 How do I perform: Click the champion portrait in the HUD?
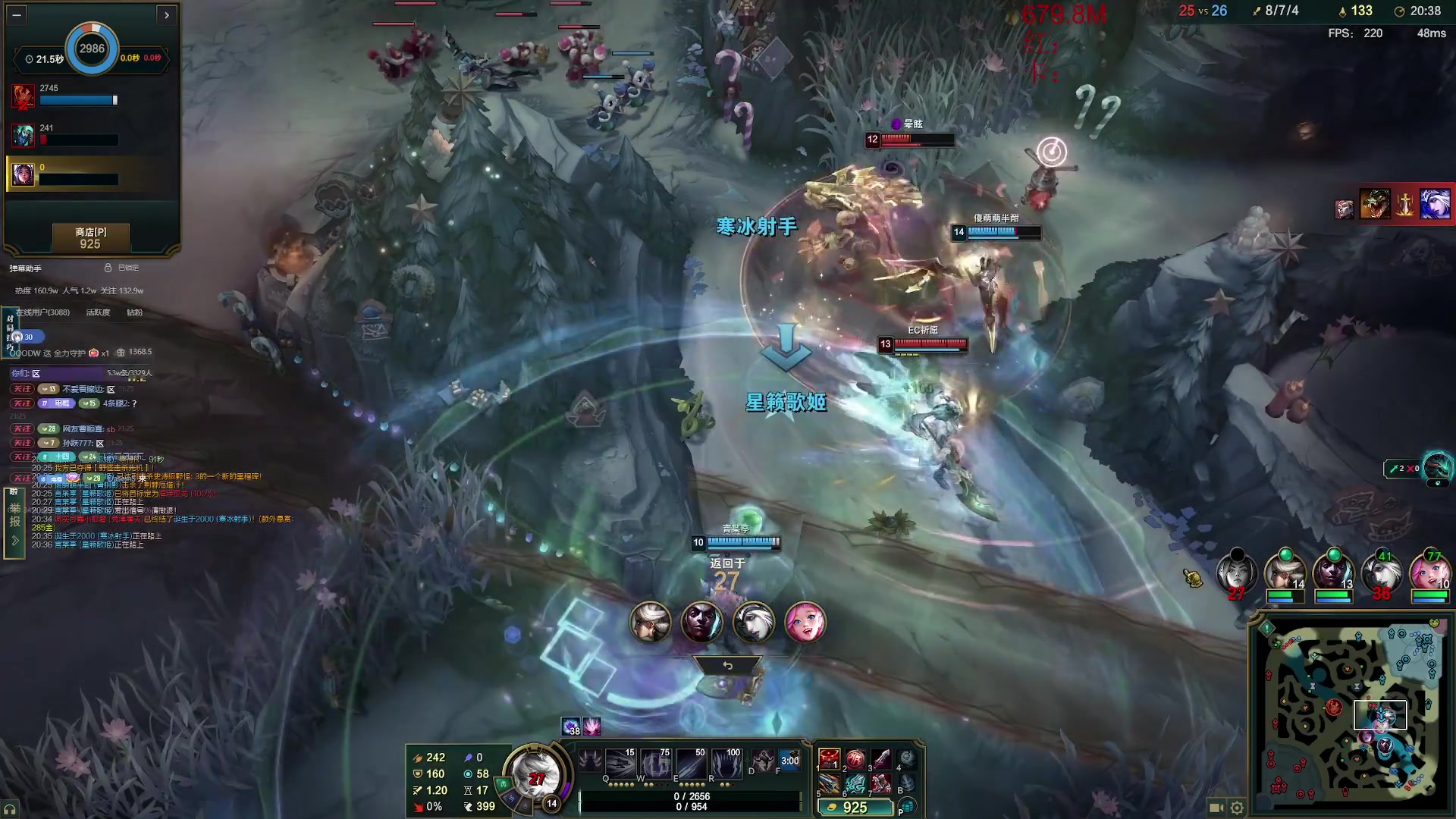click(x=536, y=776)
